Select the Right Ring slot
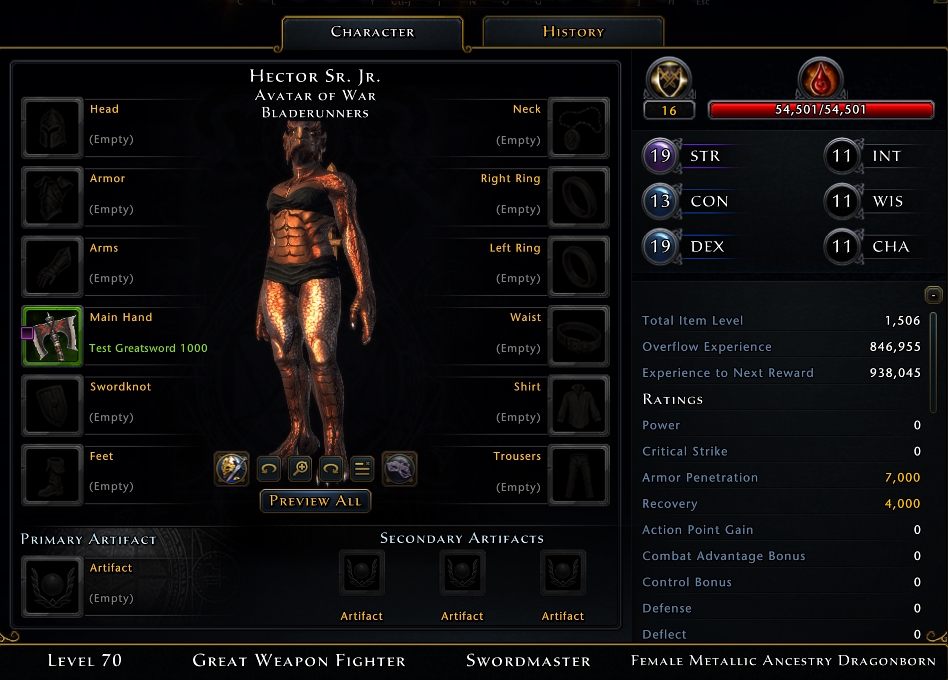Image resolution: width=948 pixels, height=680 pixels. tap(579, 198)
